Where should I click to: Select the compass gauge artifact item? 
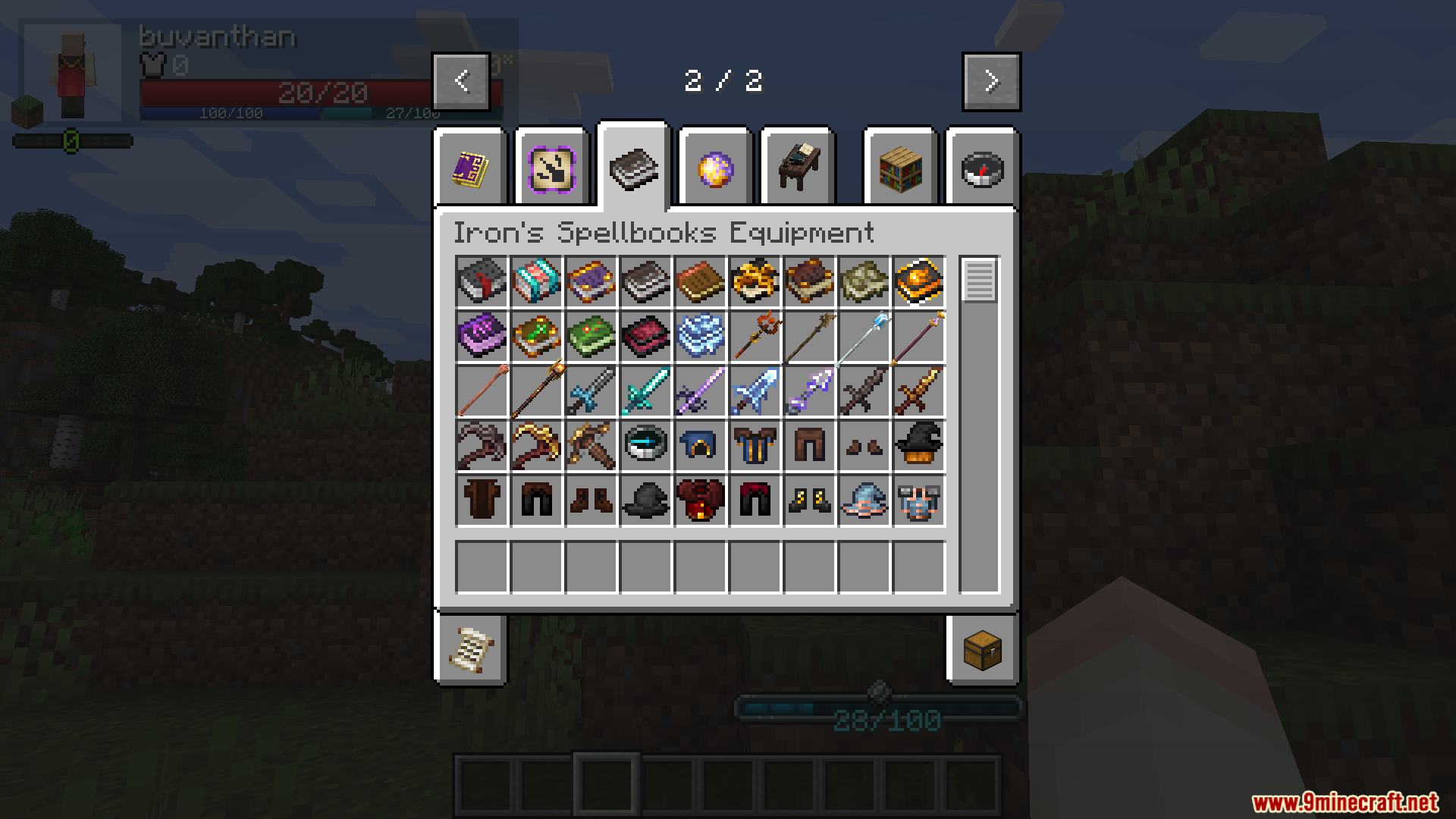pos(645,445)
